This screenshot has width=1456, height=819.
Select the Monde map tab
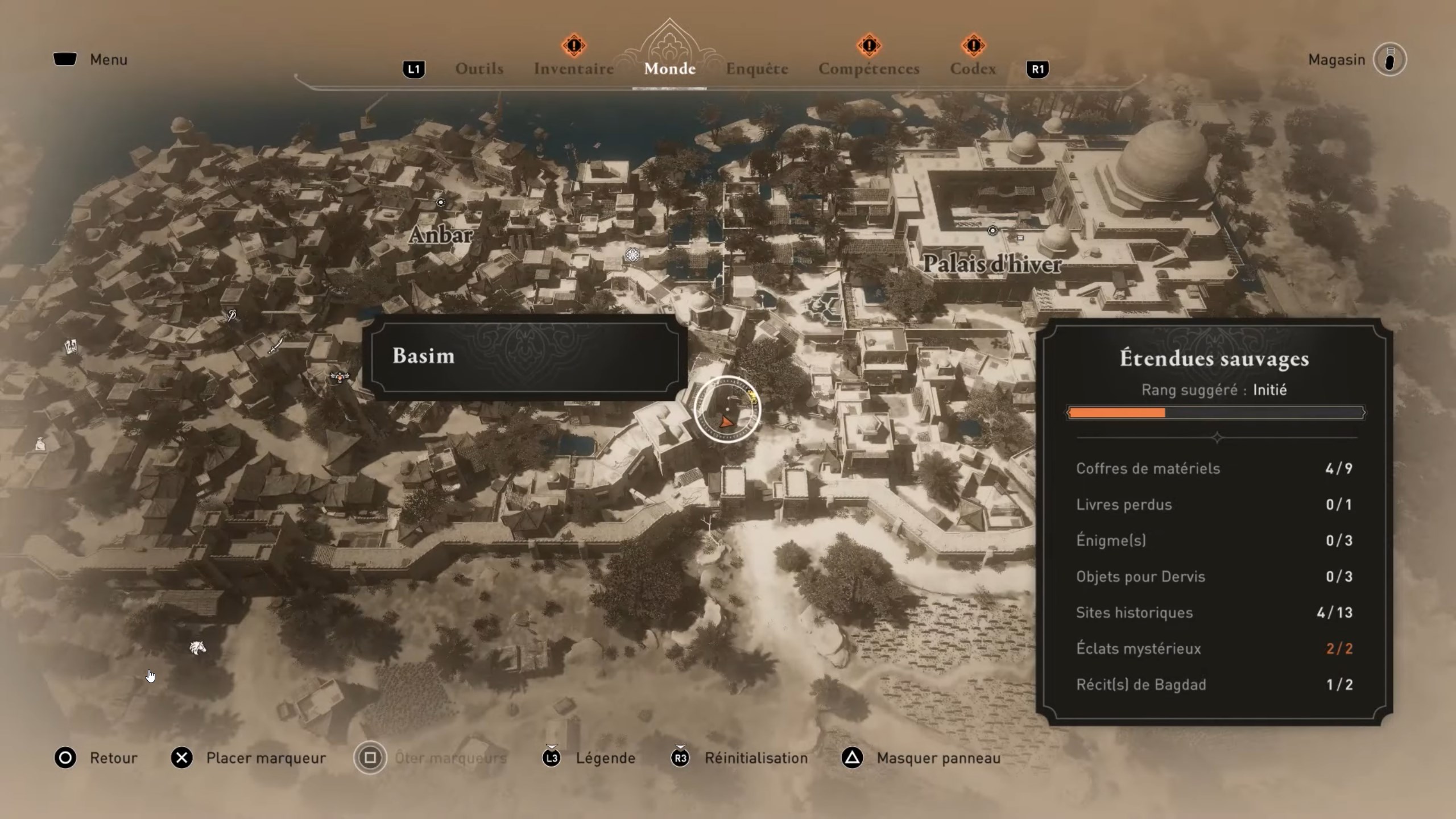coord(669,69)
